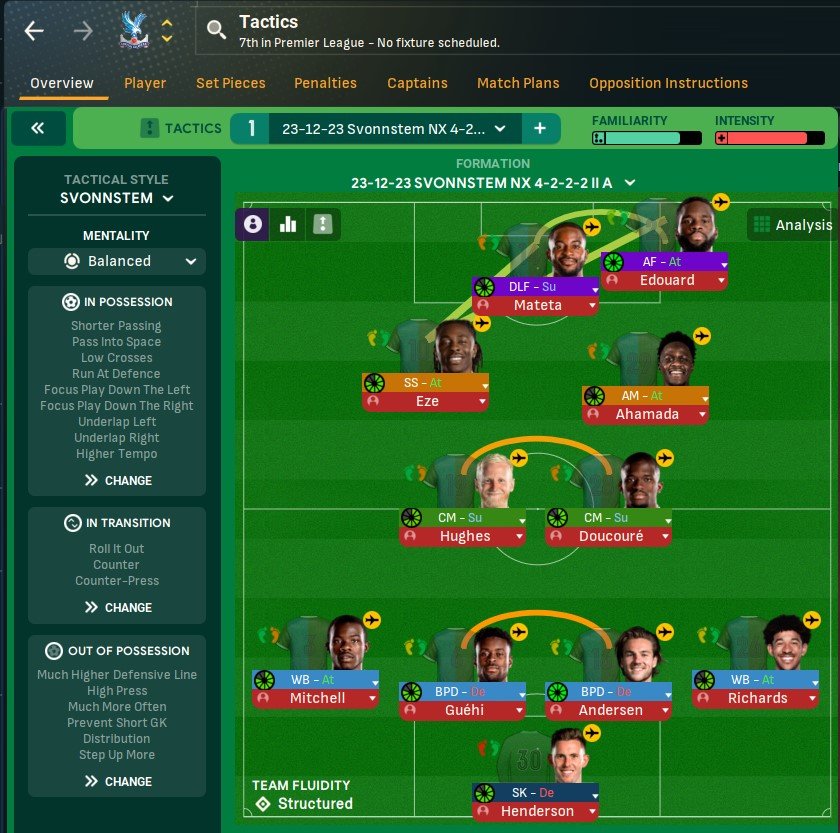Collapse the side panel with double arrows
This screenshot has height=833, width=840.
tap(39, 128)
